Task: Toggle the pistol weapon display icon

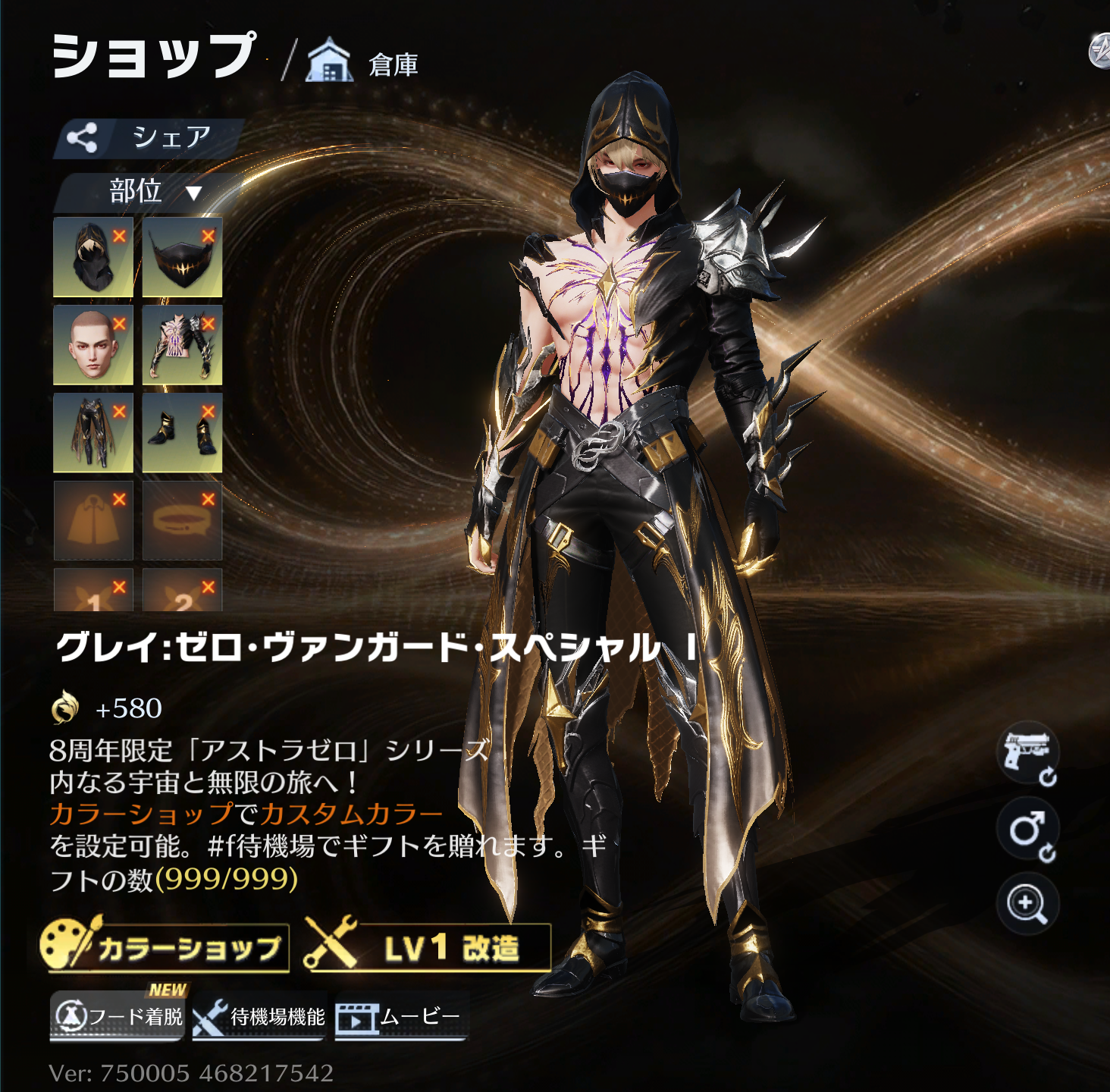Action: pos(1027,752)
